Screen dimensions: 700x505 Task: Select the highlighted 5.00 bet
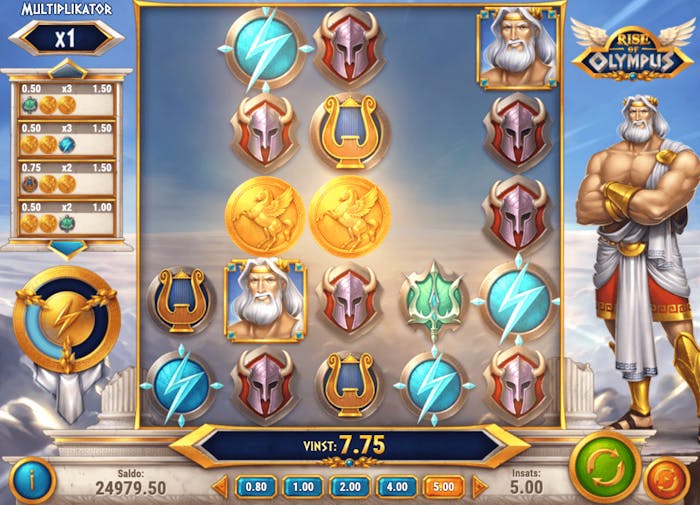coord(443,487)
